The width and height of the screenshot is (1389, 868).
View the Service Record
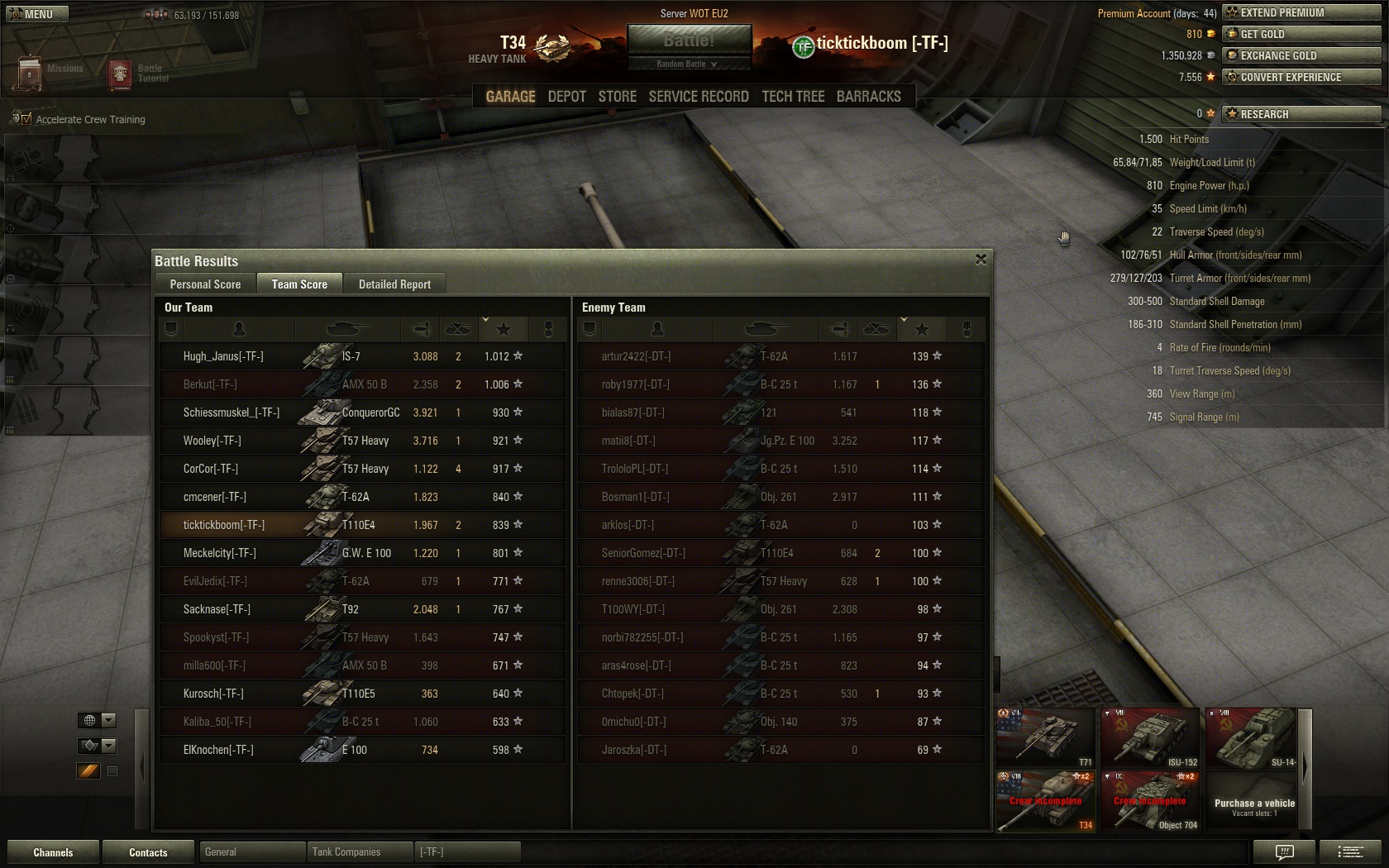pos(699,97)
